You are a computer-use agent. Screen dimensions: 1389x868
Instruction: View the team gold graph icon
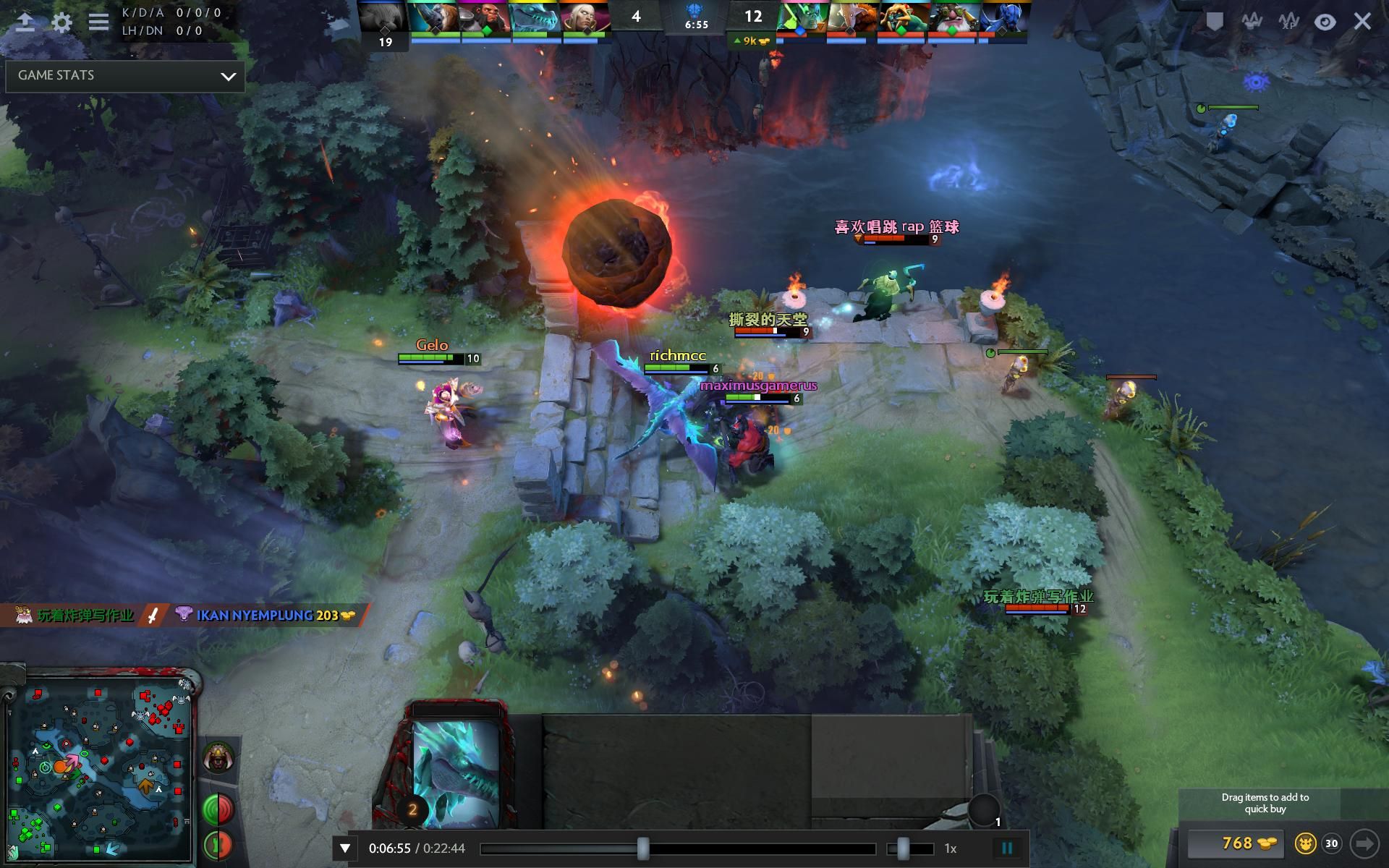tap(1254, 21)
